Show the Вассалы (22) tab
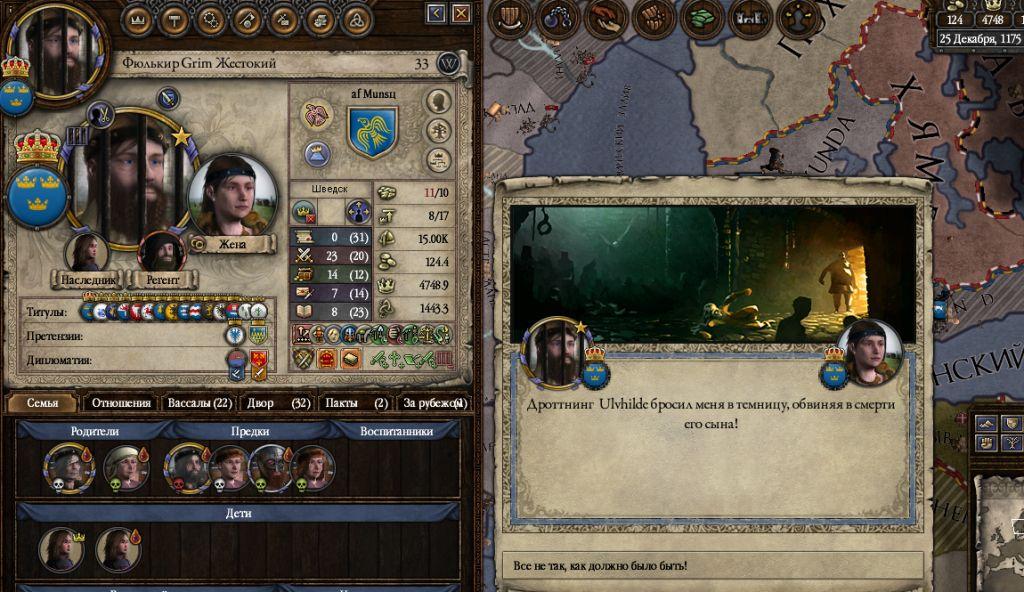Viewport: 1024px width, 592px height. 199,403
